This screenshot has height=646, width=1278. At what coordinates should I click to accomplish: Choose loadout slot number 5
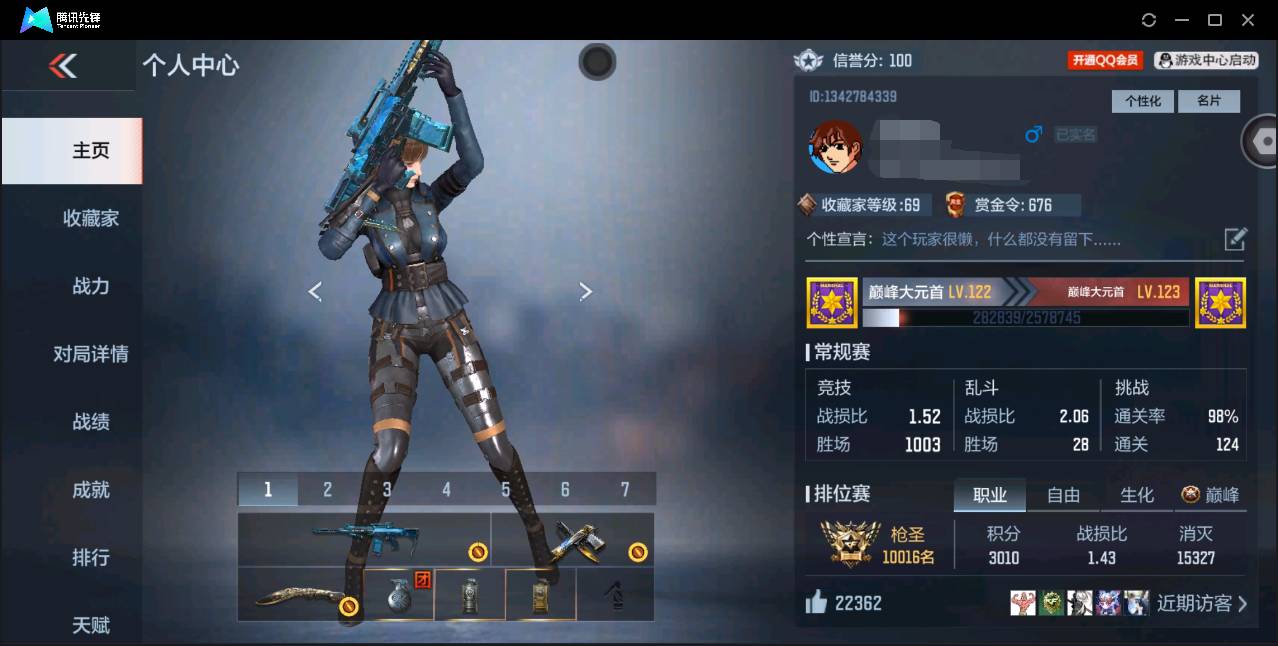click(x=506, y=489)
